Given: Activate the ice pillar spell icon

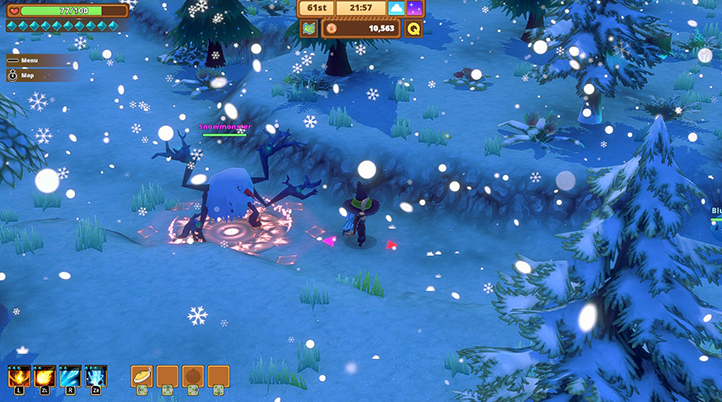Looking at the screenshot, I should [96, 377].
